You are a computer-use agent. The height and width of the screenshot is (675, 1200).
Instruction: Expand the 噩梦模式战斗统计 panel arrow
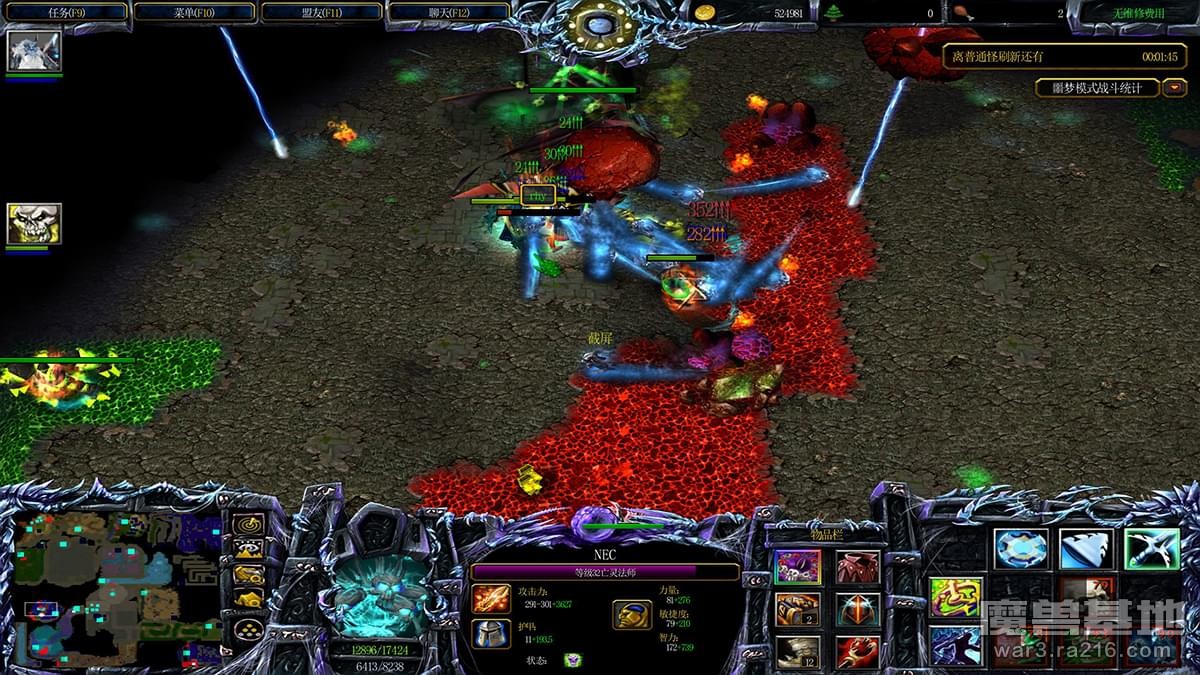[1175, 88]
